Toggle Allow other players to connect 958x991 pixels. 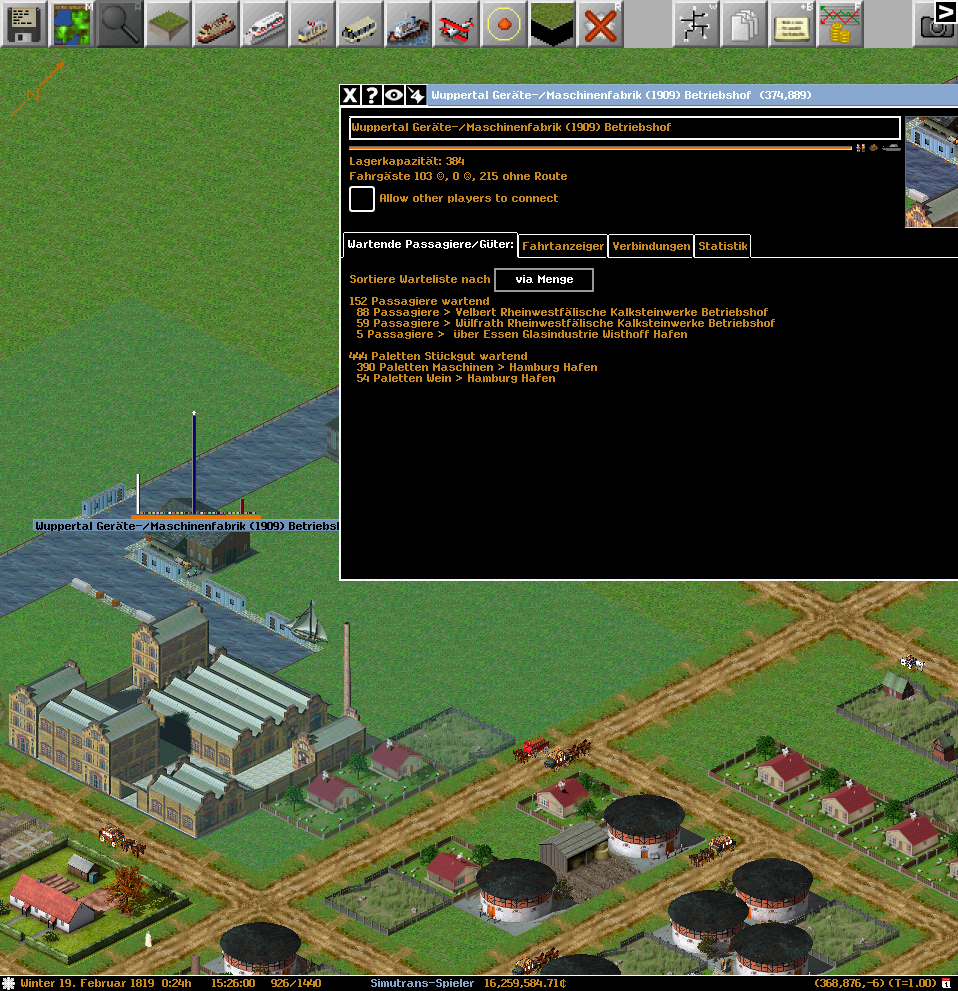(x=362, y=198)
